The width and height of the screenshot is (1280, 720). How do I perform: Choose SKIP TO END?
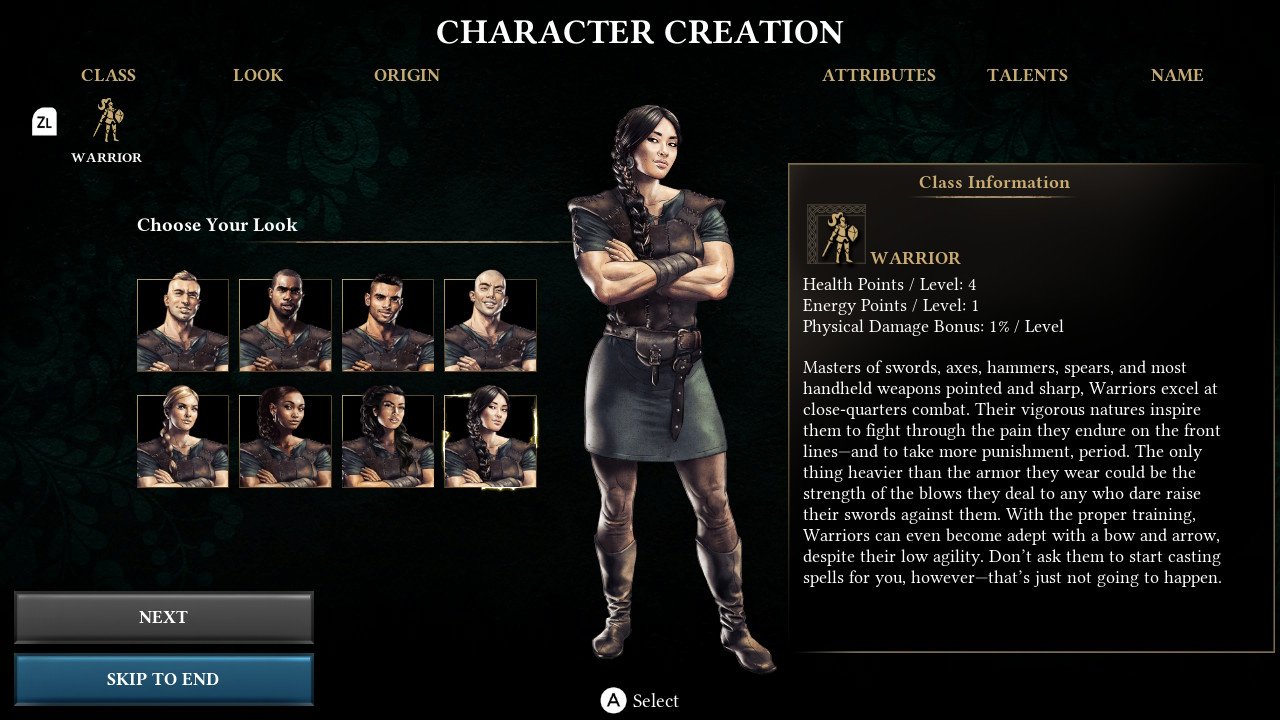coord(163,679)
